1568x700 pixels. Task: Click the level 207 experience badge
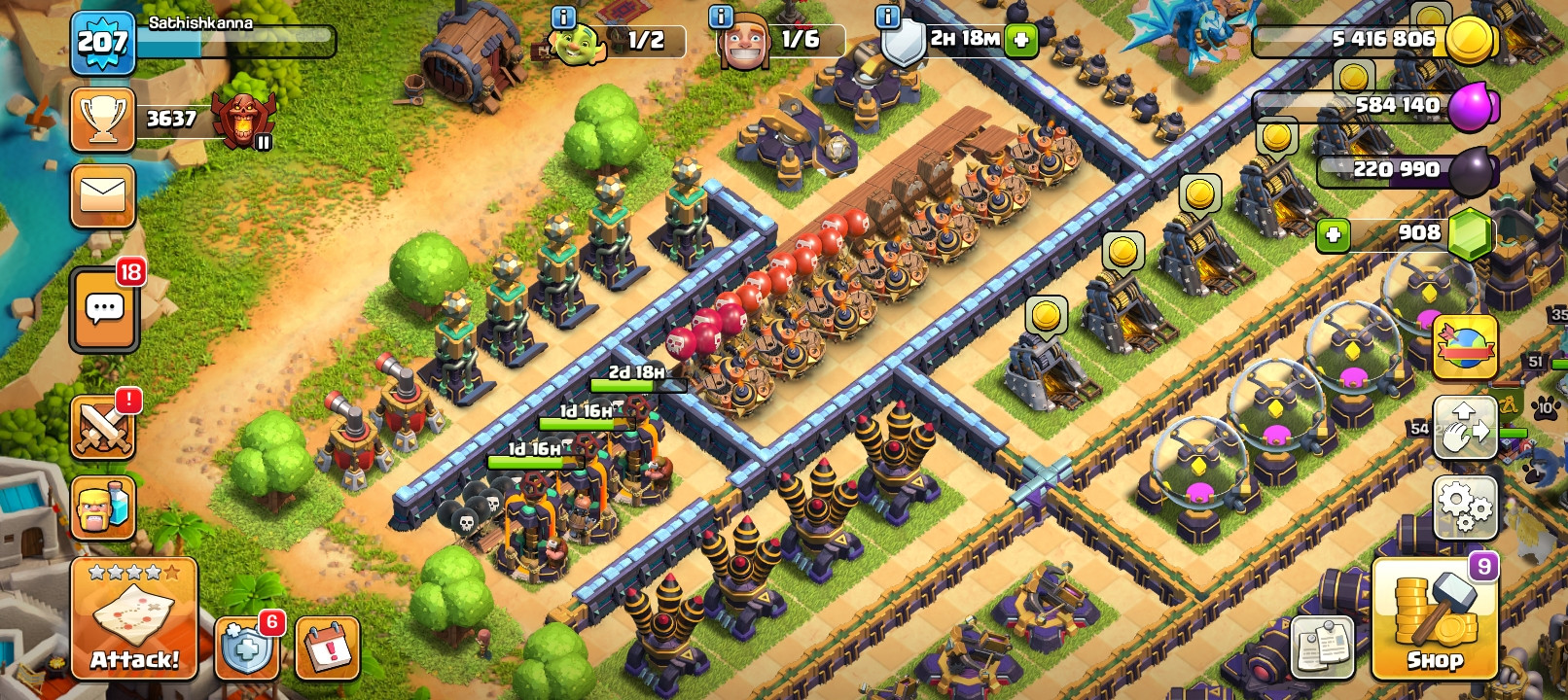[102, 43]
